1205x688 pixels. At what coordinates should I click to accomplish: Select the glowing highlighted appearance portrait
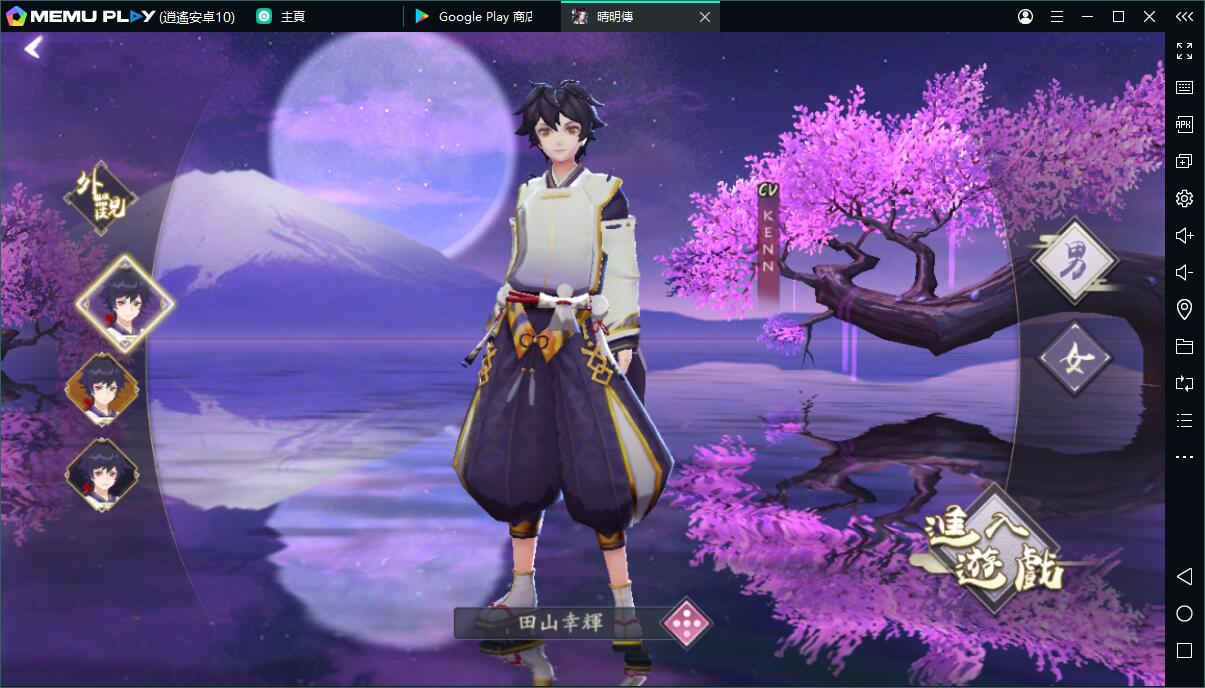click(125, 302)
